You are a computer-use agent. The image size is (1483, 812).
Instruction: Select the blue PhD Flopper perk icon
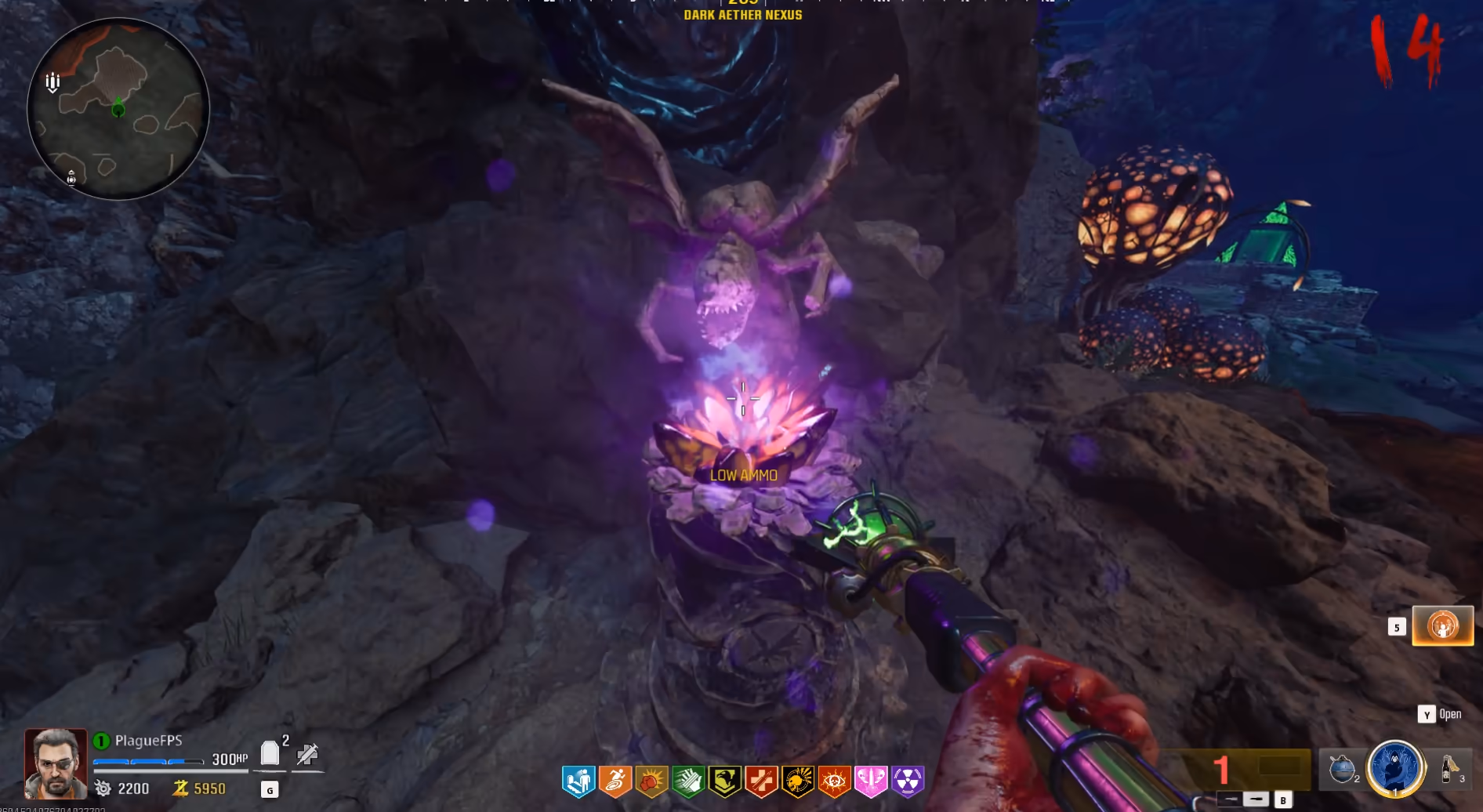coord(578,781)
